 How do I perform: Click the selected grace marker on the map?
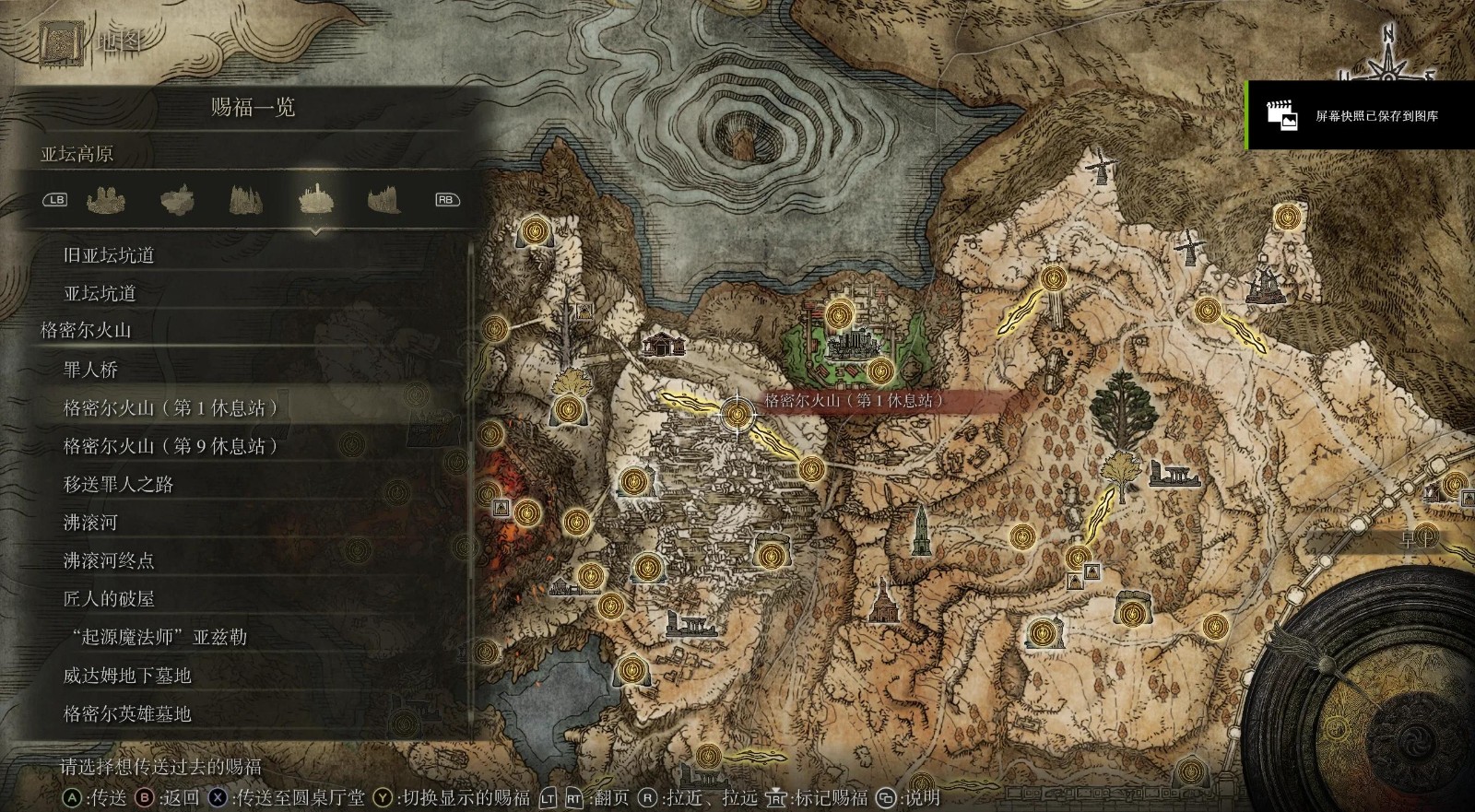click(737, 414)
